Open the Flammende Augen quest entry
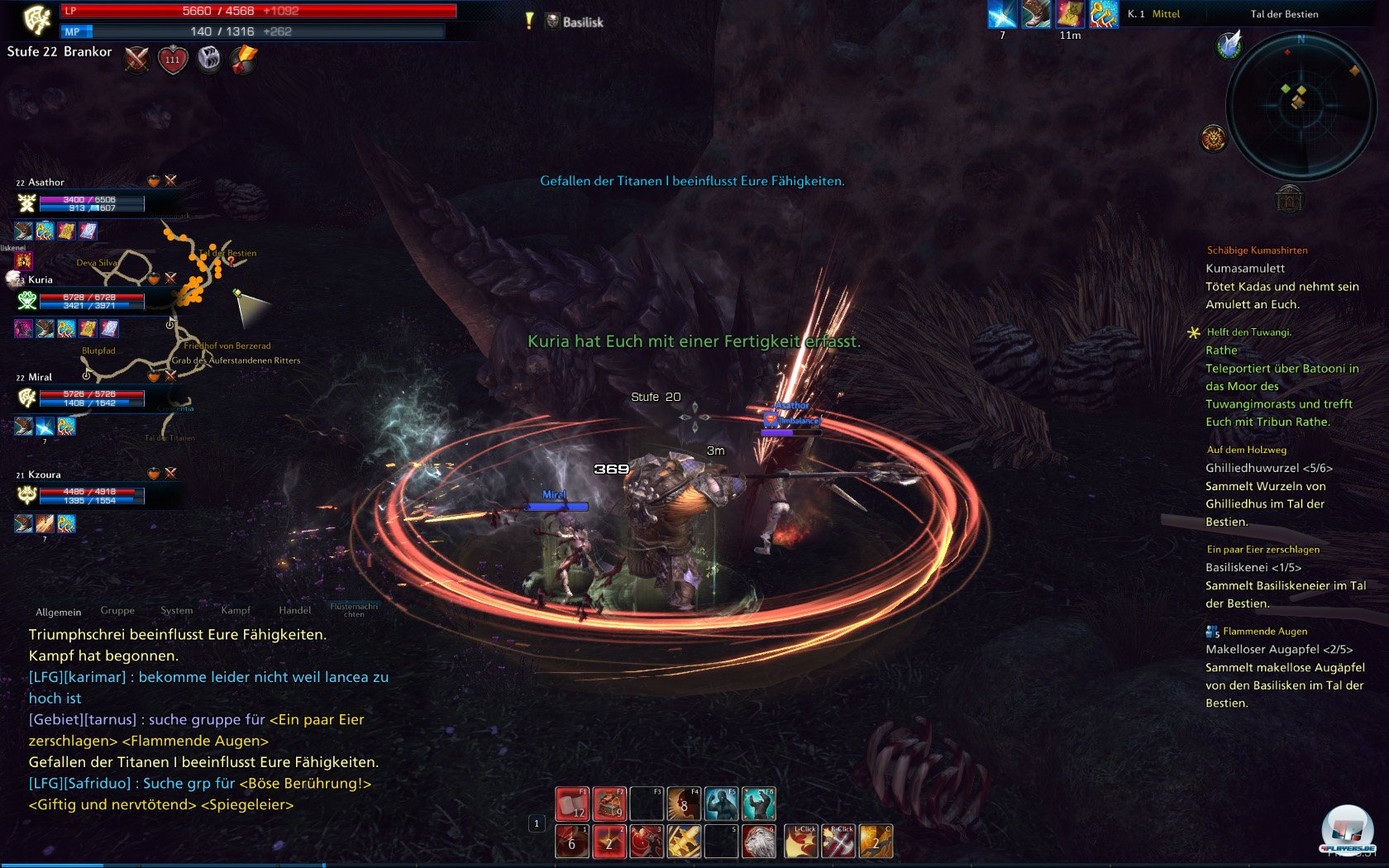Screen dimensions: 1389x868 pyautogui.click(x=1264, y=632)
